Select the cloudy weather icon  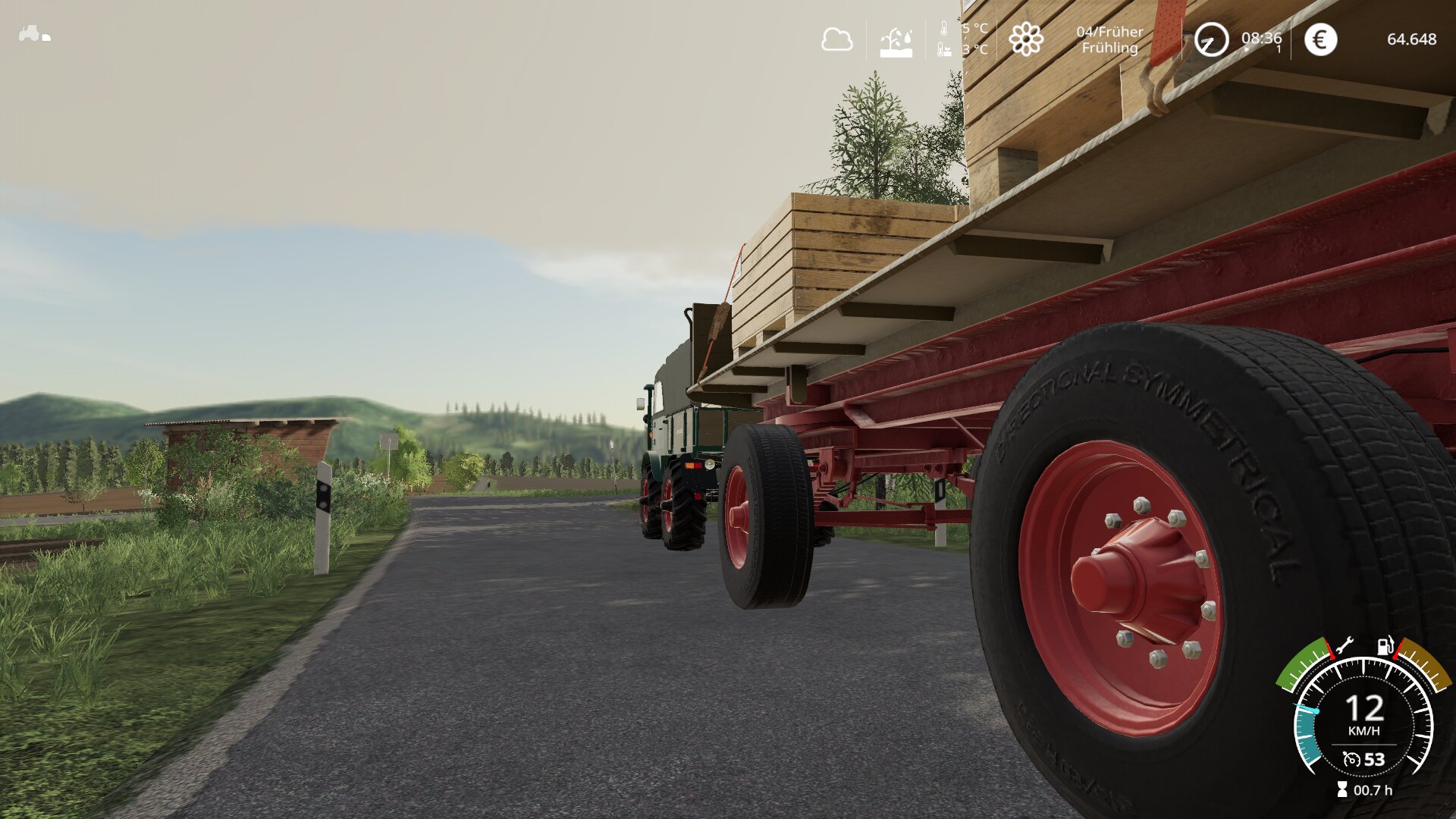(836, 39)
